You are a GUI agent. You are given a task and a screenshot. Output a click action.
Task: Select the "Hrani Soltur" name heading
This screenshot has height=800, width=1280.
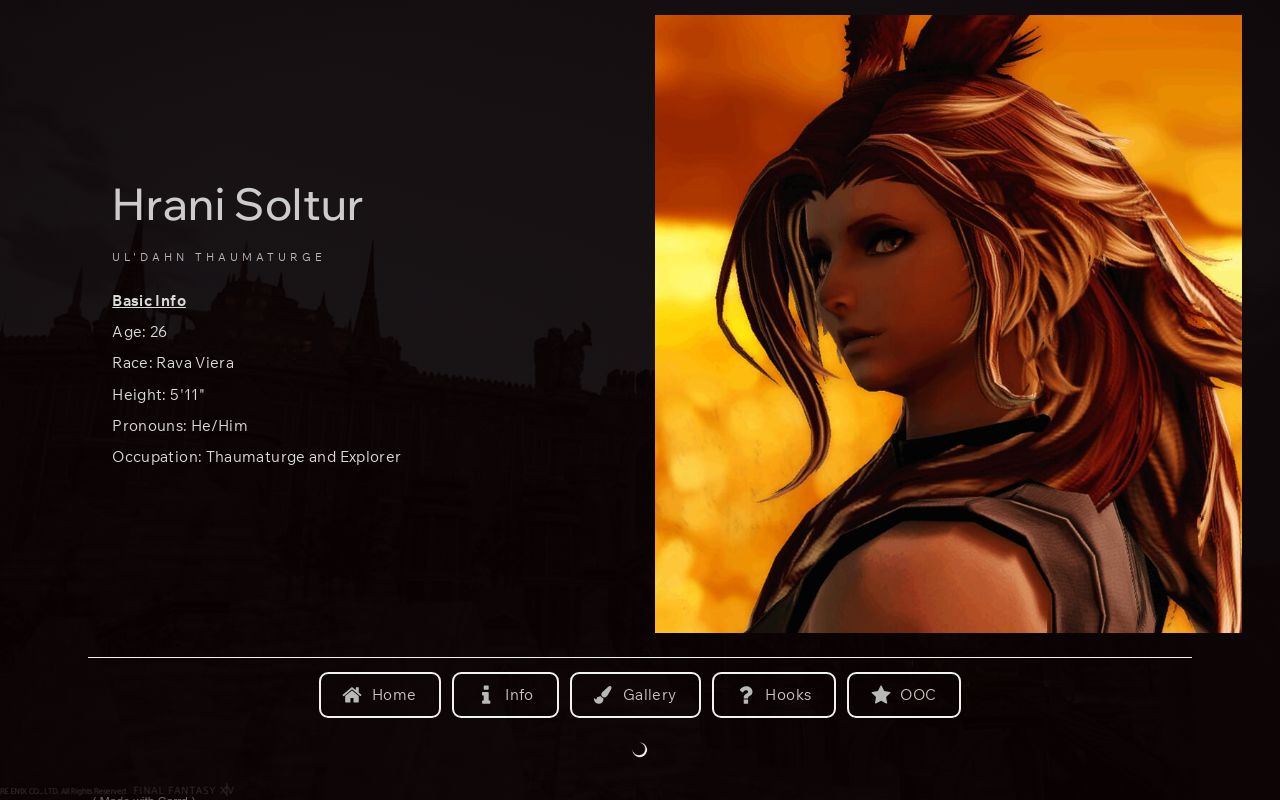pyautogui.click(x=237, y=205)
